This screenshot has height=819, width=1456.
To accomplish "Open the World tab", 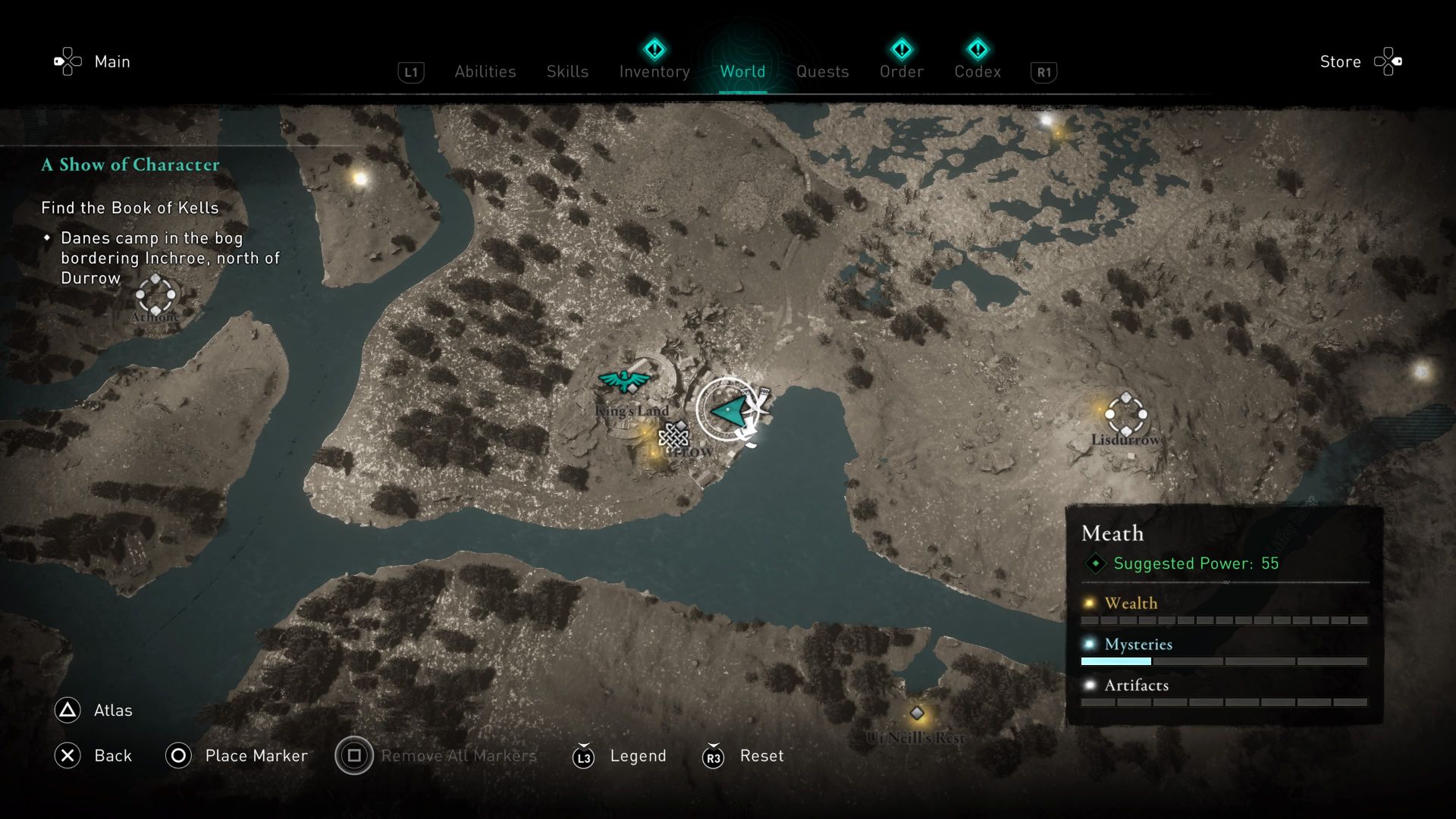I will pyautogui.click(x=742, y=71).
